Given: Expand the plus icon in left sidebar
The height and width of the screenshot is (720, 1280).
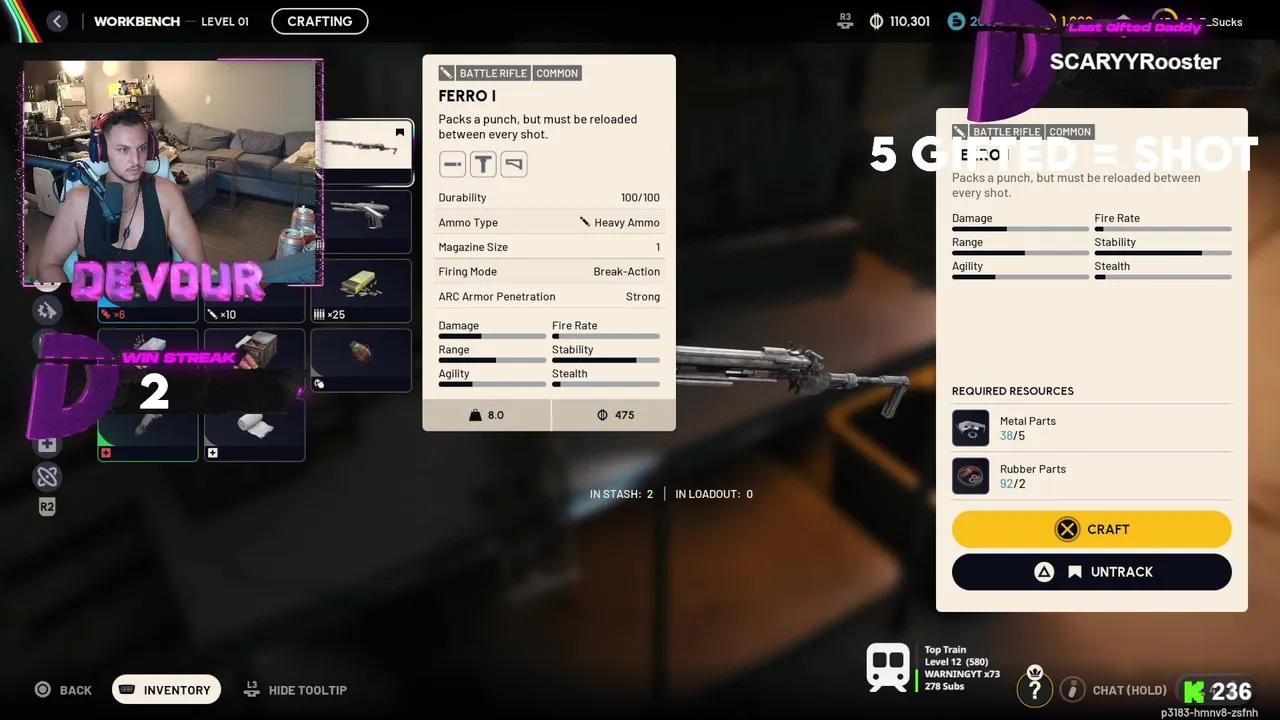Looking at the screenshot, I should [x=47, y=443].
